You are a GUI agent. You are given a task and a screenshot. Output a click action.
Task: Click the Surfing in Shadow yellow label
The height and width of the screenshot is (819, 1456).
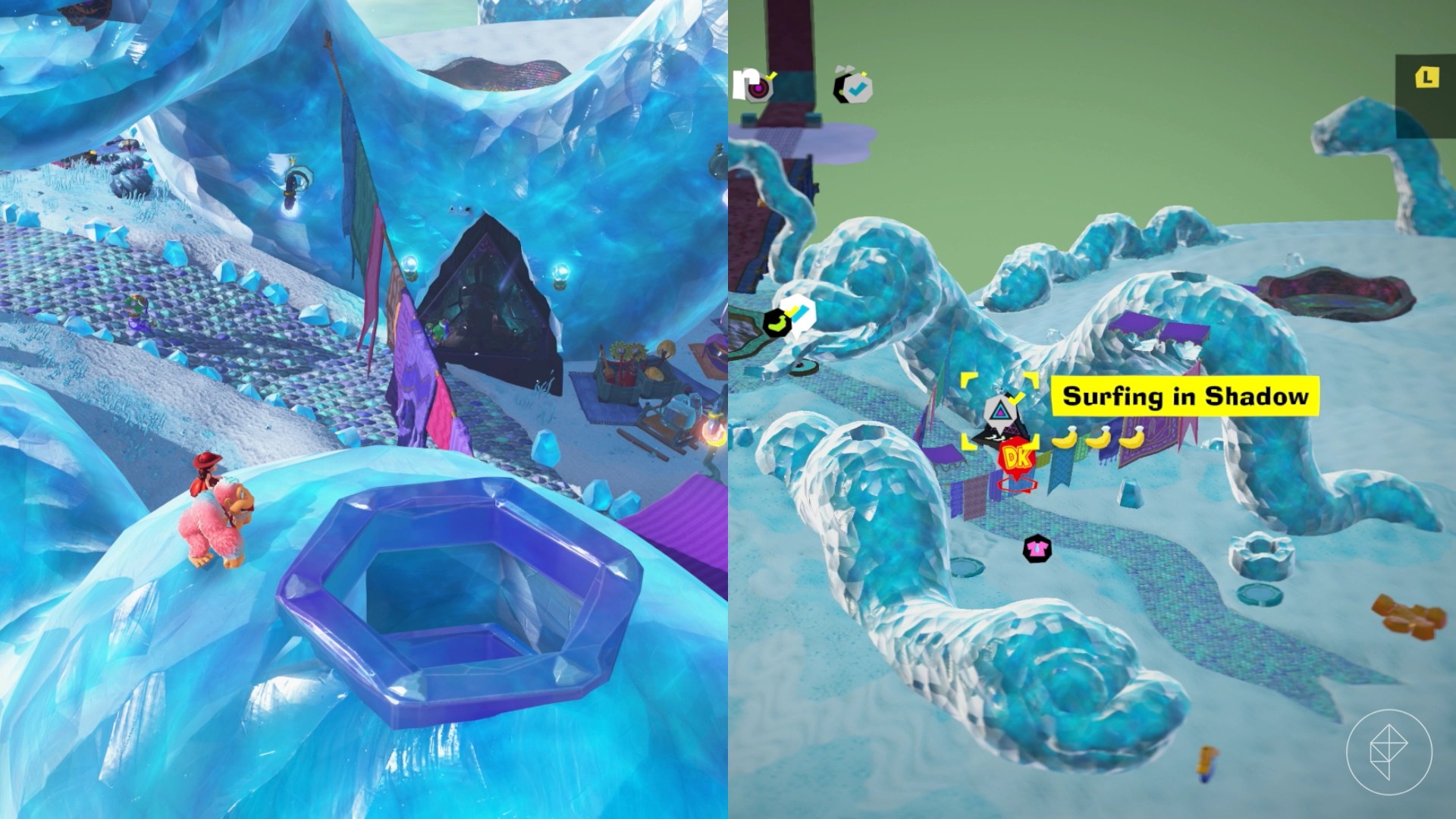(x=1185, y=396)
